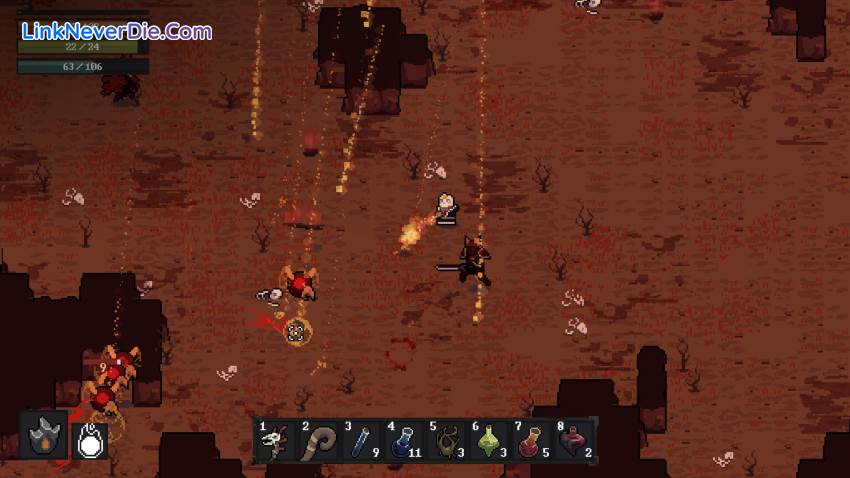This screenshot has width=850, height=478.
Task: Select the round blue potion flask
Action: point(402,441)
